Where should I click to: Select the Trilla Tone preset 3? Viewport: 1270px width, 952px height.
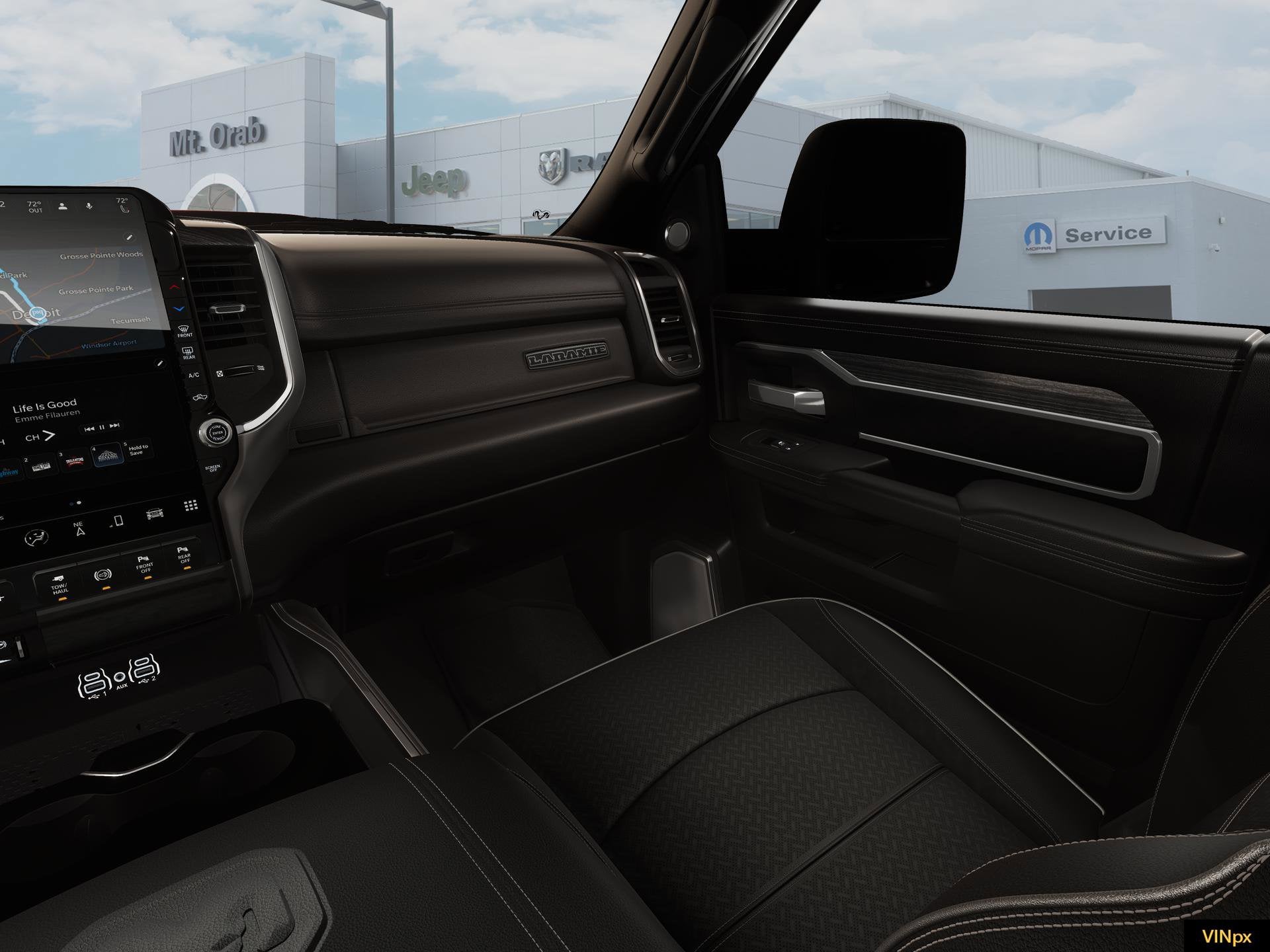coord(74,459)
